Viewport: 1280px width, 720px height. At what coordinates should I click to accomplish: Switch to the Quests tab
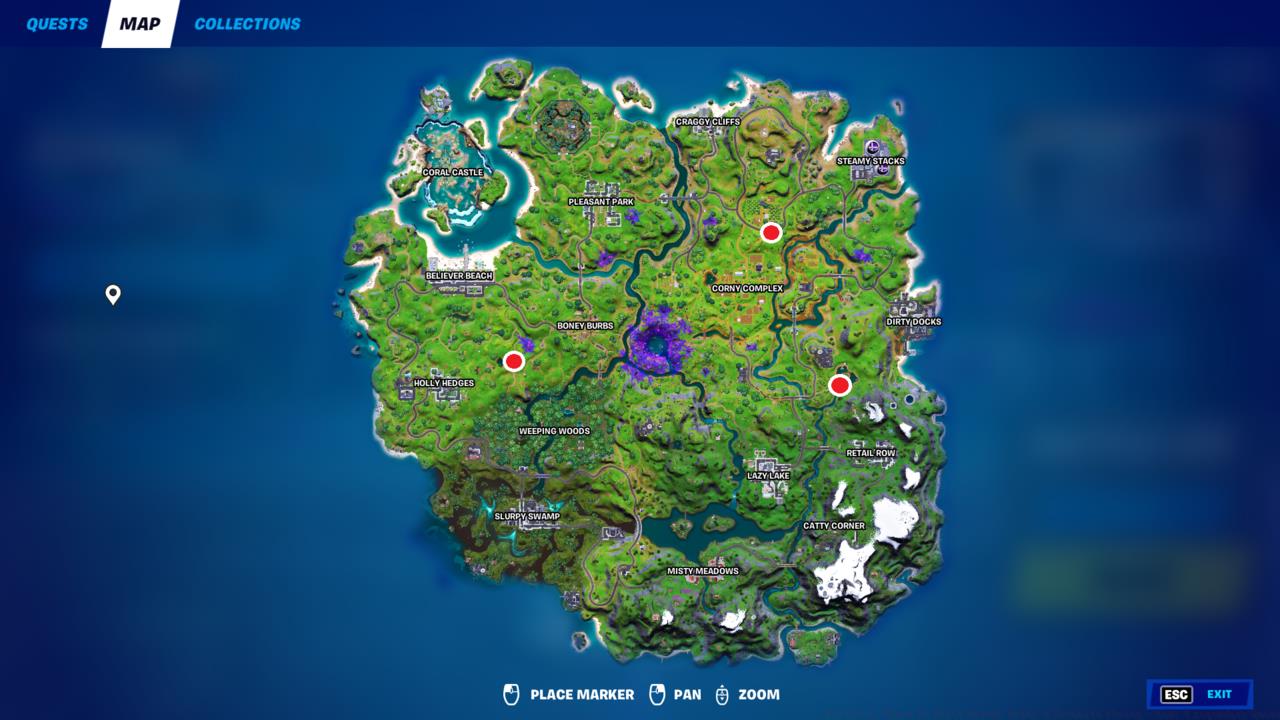(x=55, y=23)
